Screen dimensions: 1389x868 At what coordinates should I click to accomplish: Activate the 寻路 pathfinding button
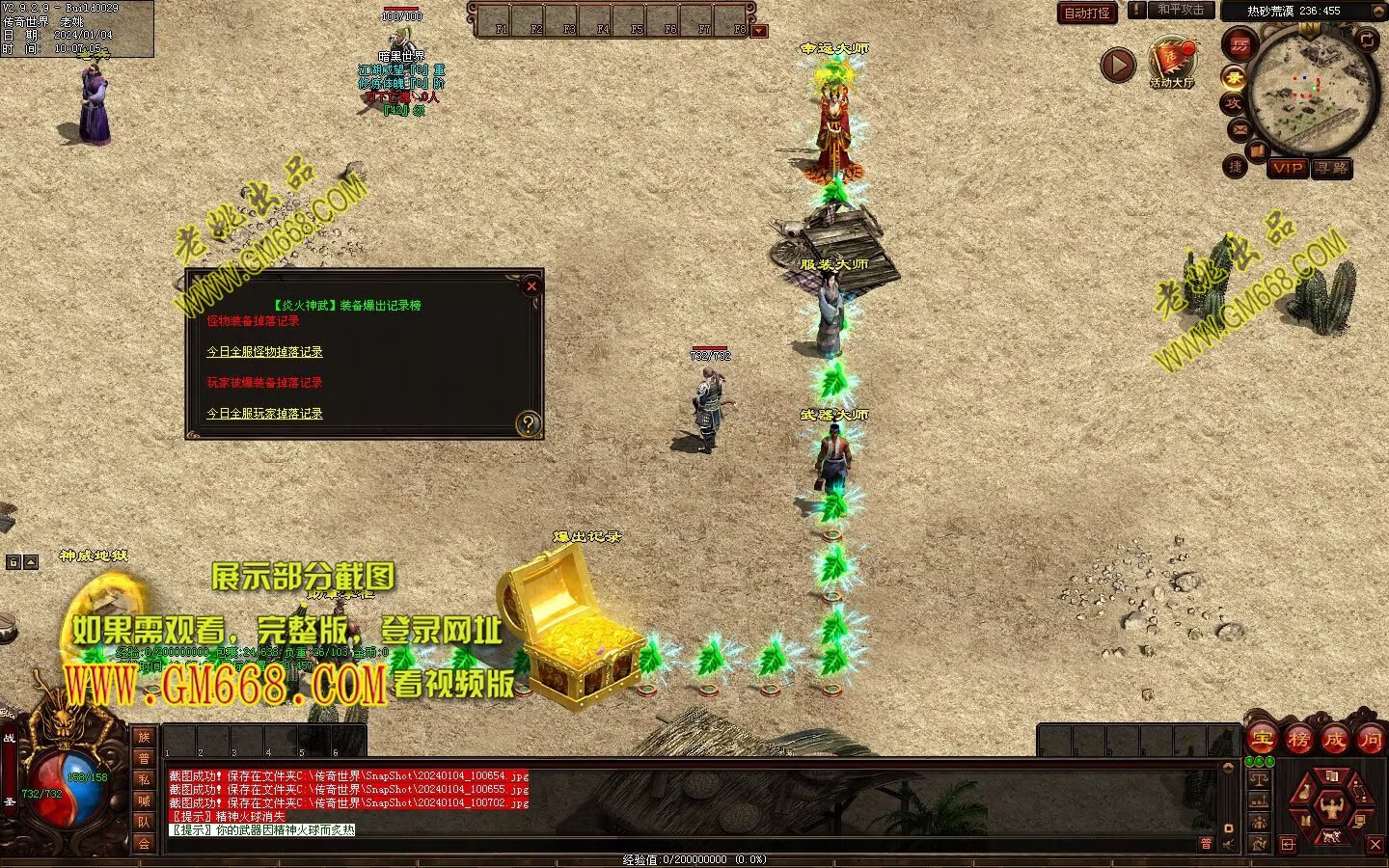[1332, 168]
